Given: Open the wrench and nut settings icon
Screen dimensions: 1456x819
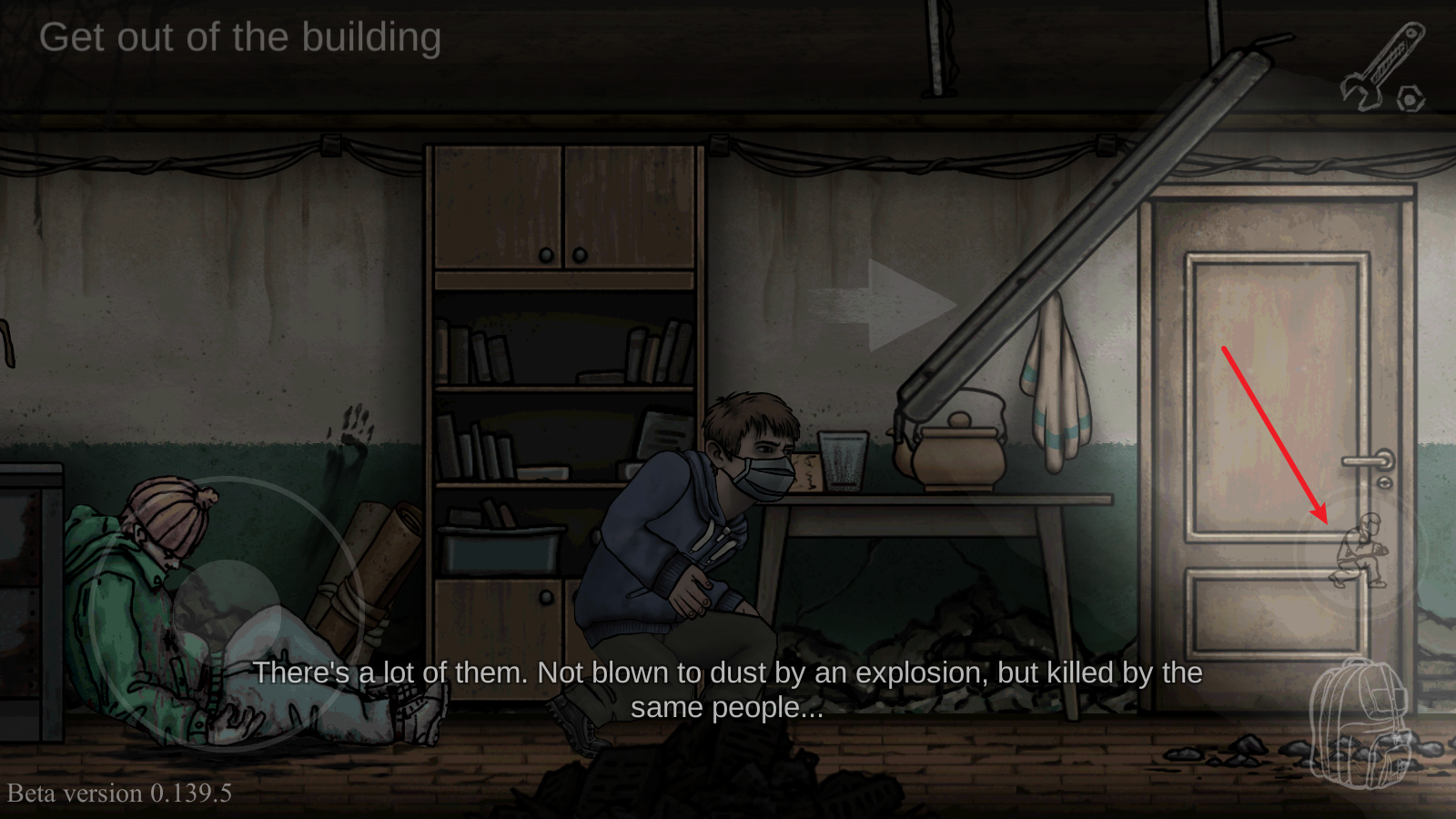Looking at the screenshot, I should point(1382,69).
